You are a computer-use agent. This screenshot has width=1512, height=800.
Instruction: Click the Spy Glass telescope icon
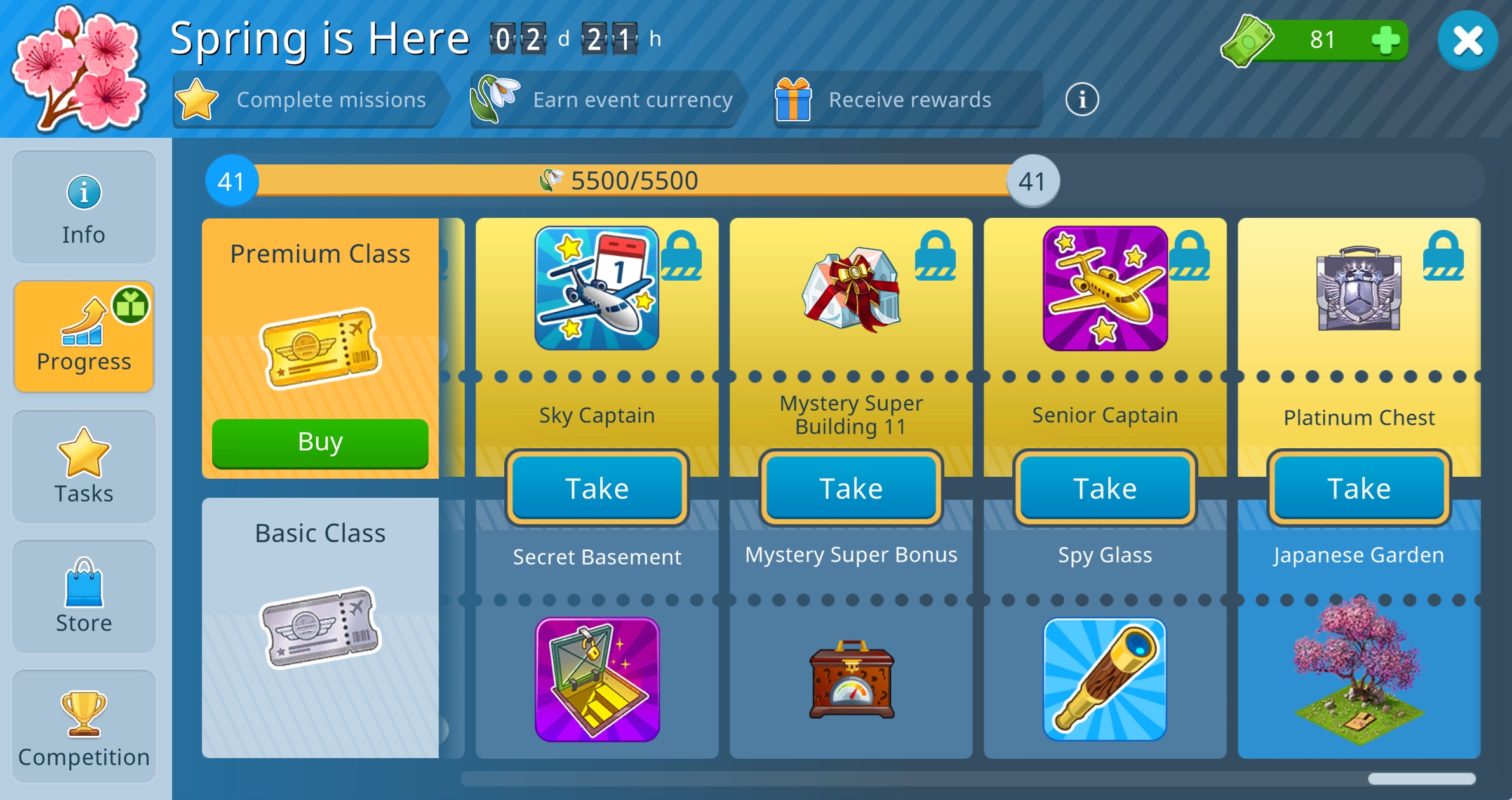click(x=1105, y=679)
